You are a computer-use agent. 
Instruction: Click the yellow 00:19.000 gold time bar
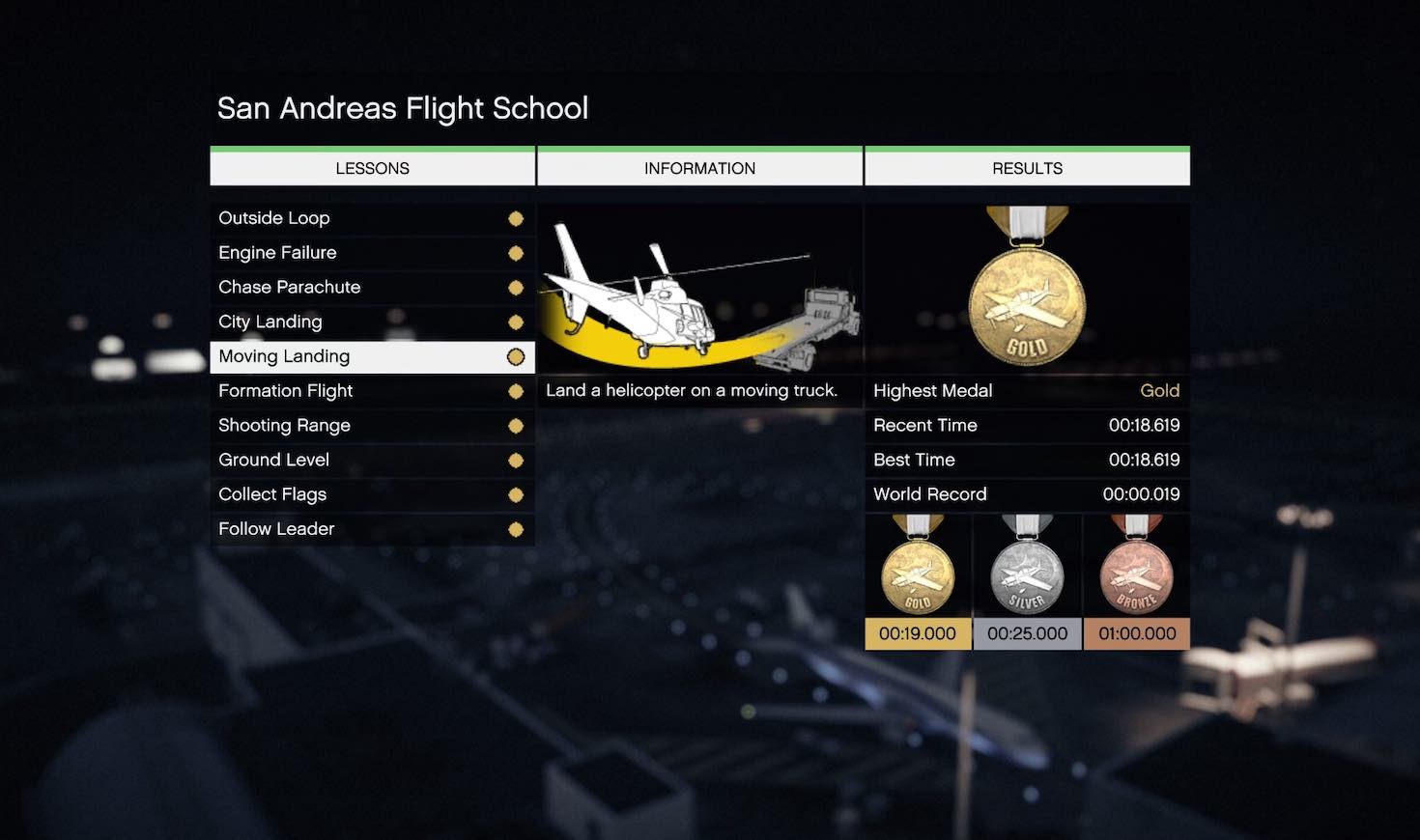pyautogui.click(x=916, y=633)
